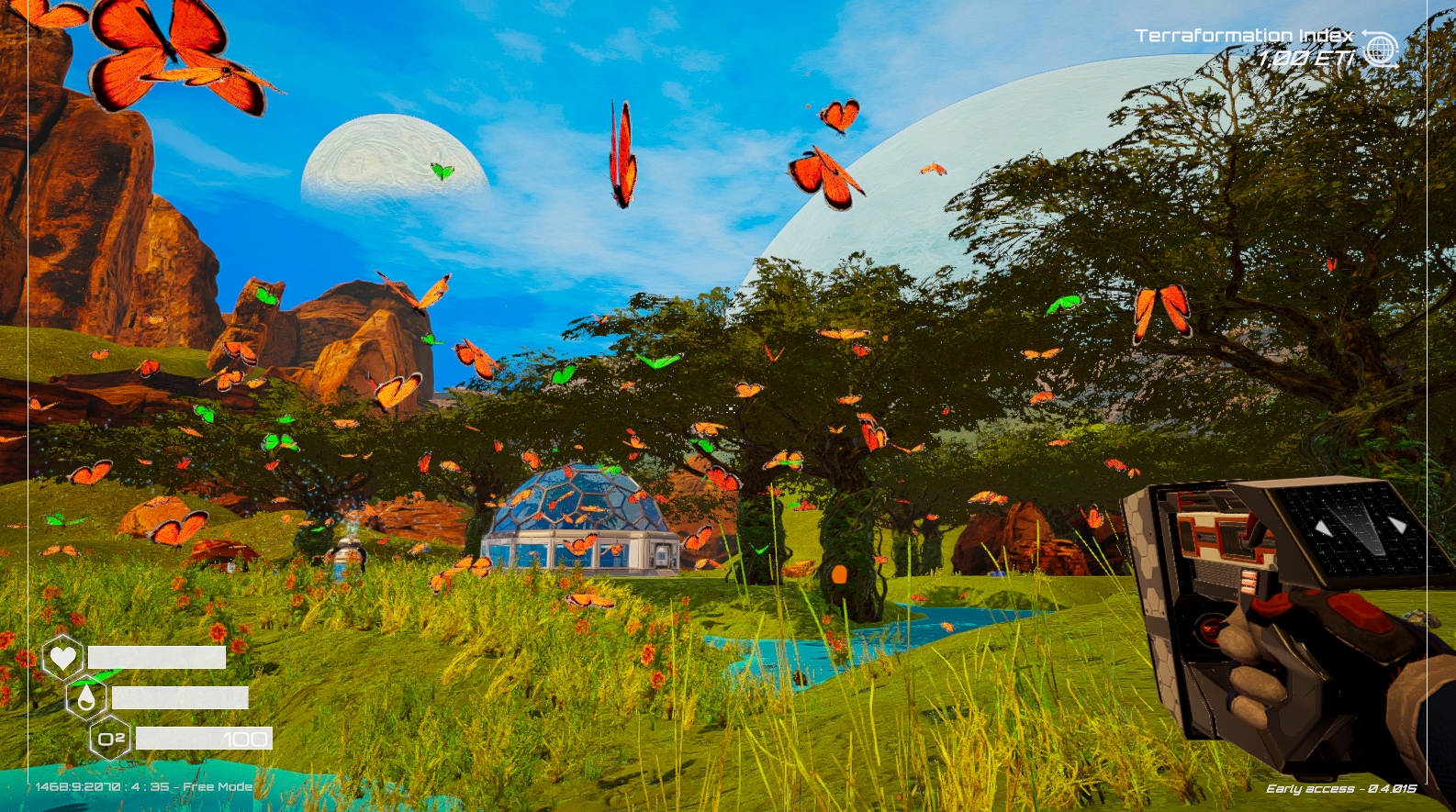The height and width of the screenshot is (812, 1456).
Task: Select the O2 oxygen hexagon icon
Action: (x=111, y=739)
